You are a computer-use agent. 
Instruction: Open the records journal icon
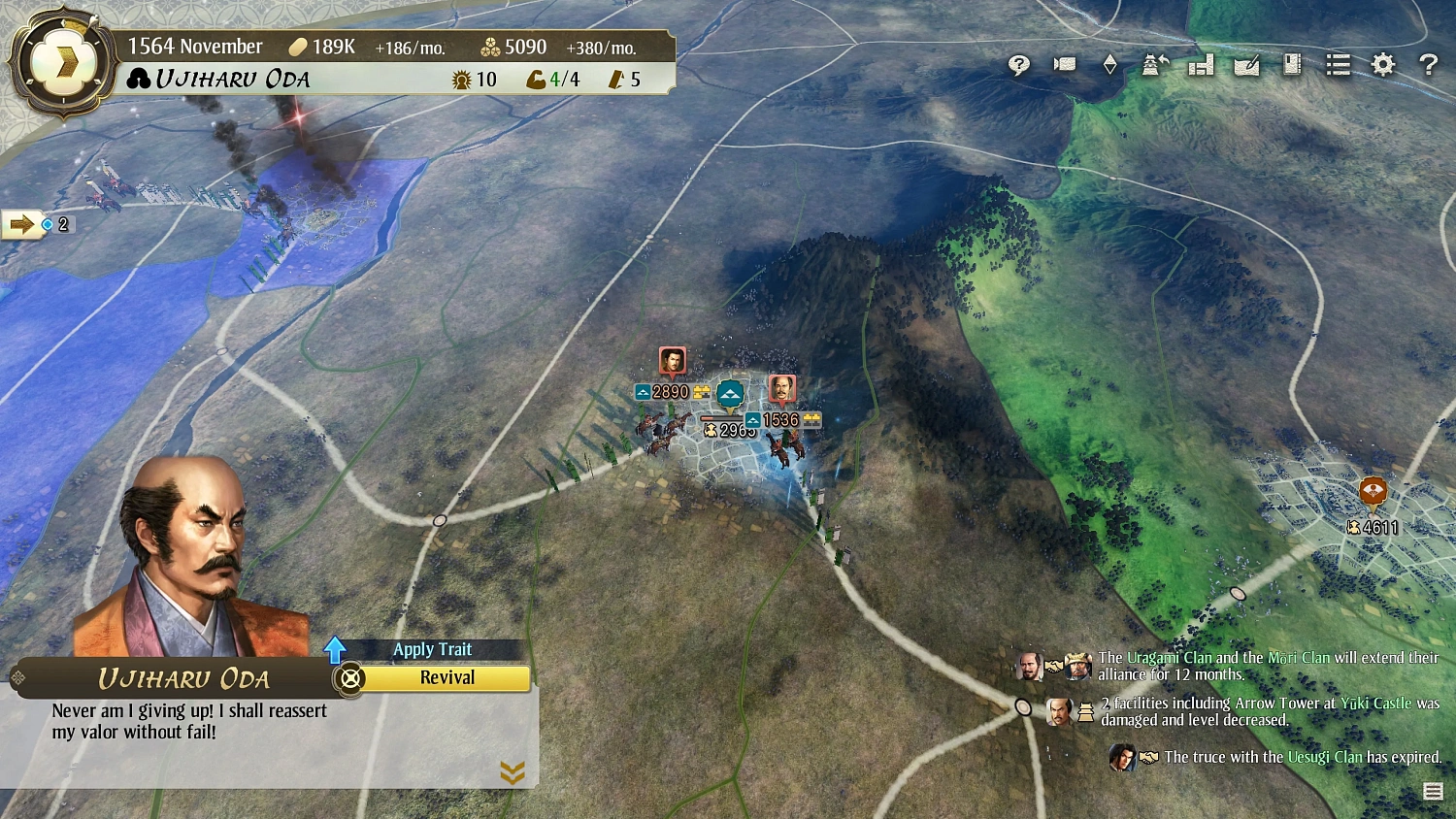1292,64
